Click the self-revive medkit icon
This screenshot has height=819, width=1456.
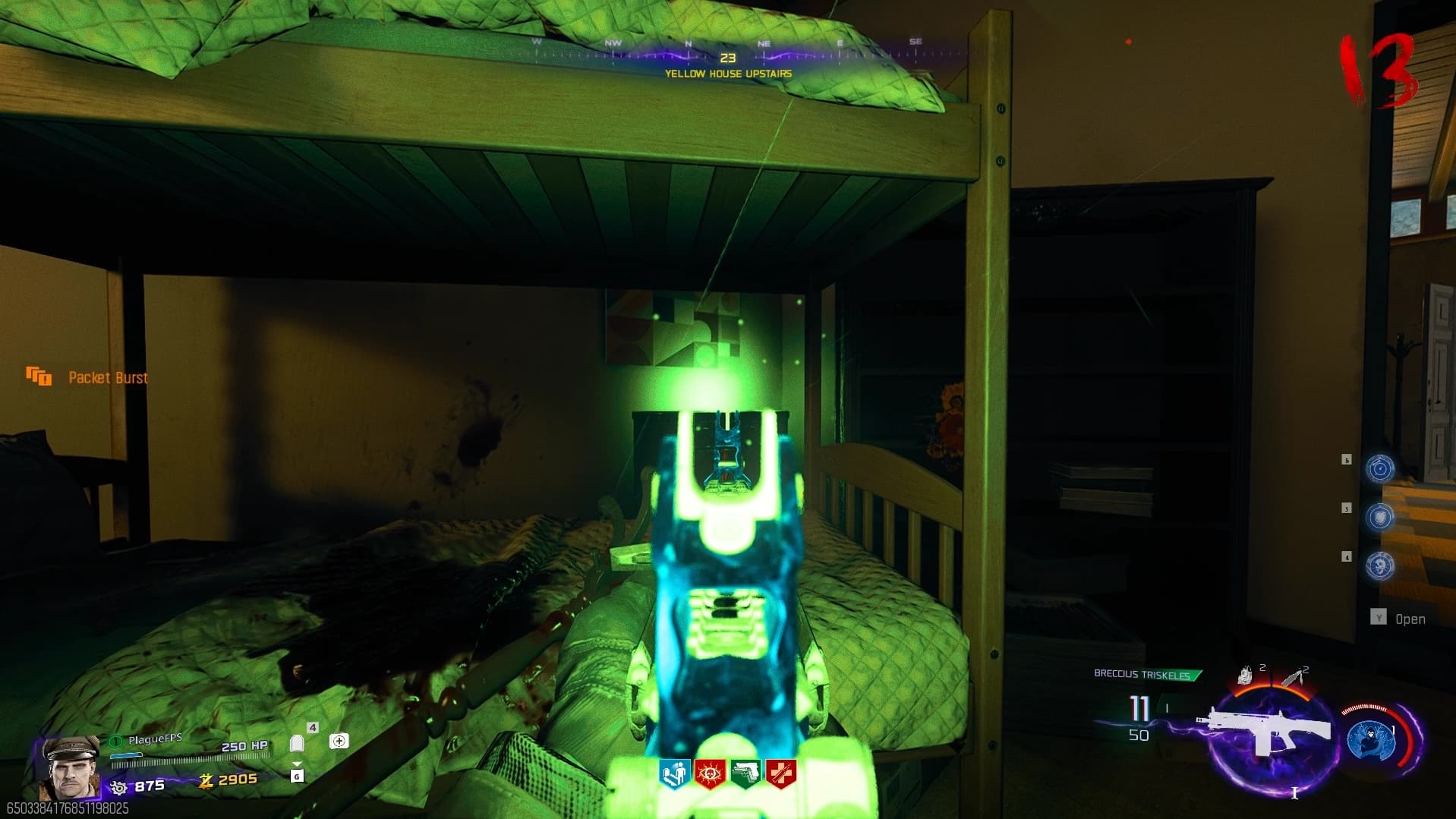[x=339, y=741]
